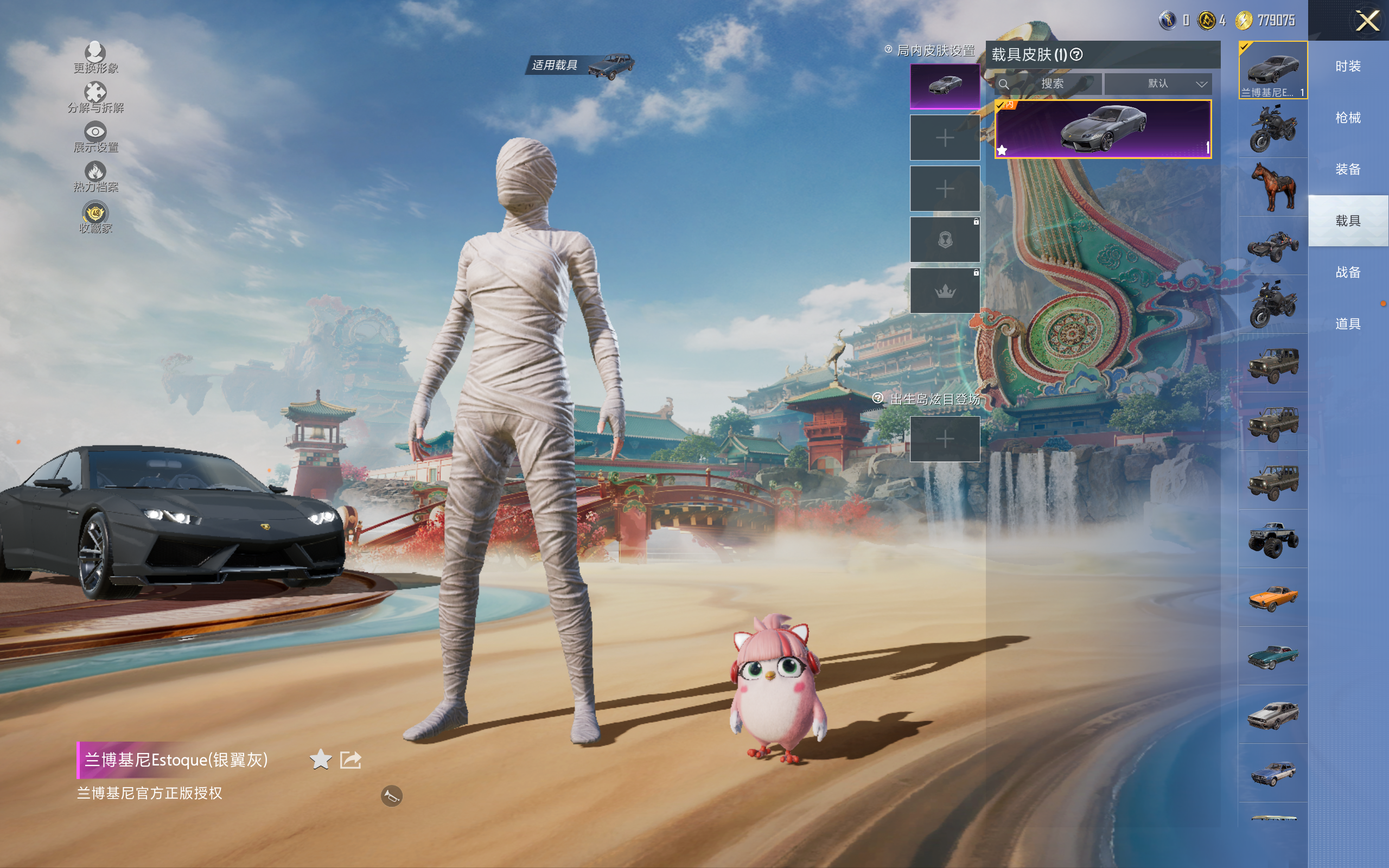Open the 适用载具 applicable vehicle button
Image resolution: width=1389 pixels, height=868 pixels.
[579, 66]
